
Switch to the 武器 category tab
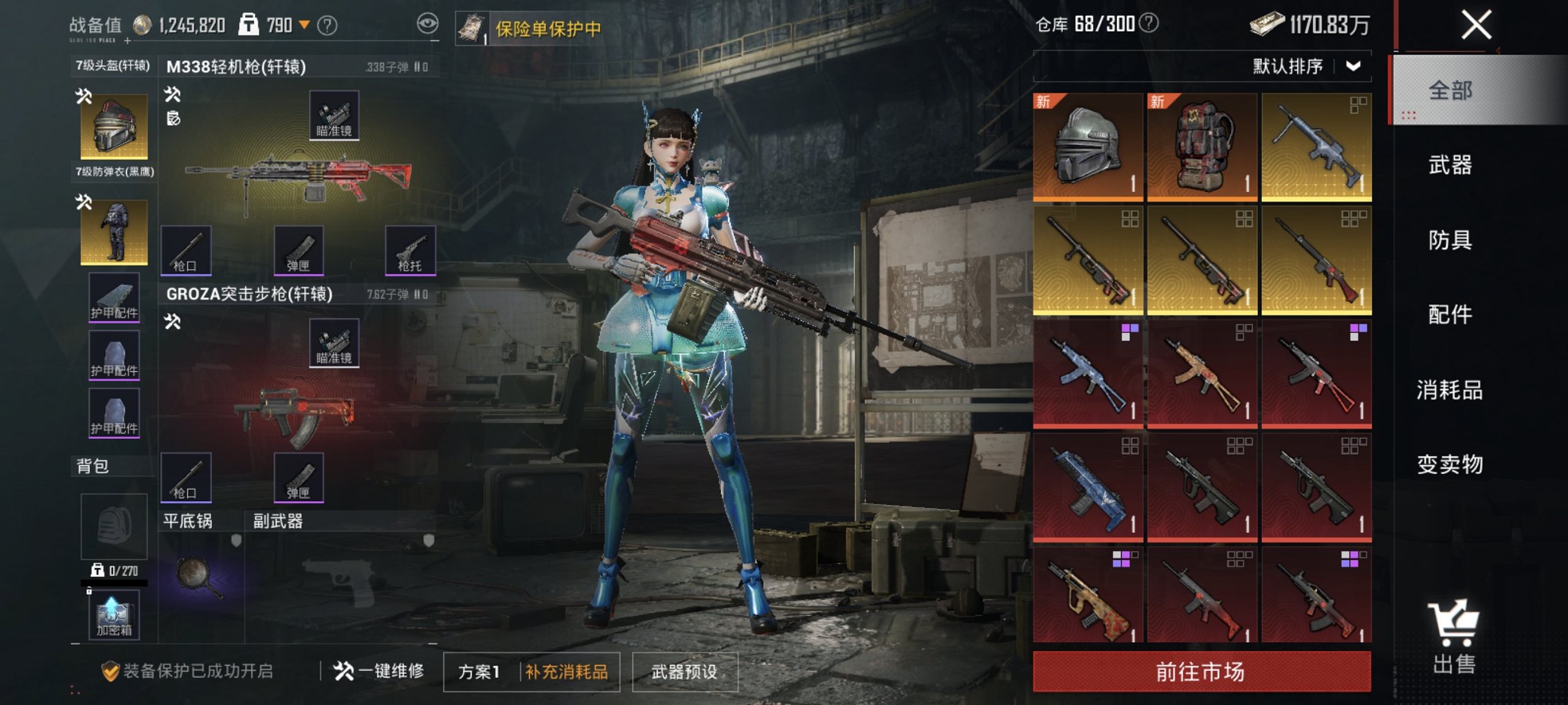click(1451, 166)
